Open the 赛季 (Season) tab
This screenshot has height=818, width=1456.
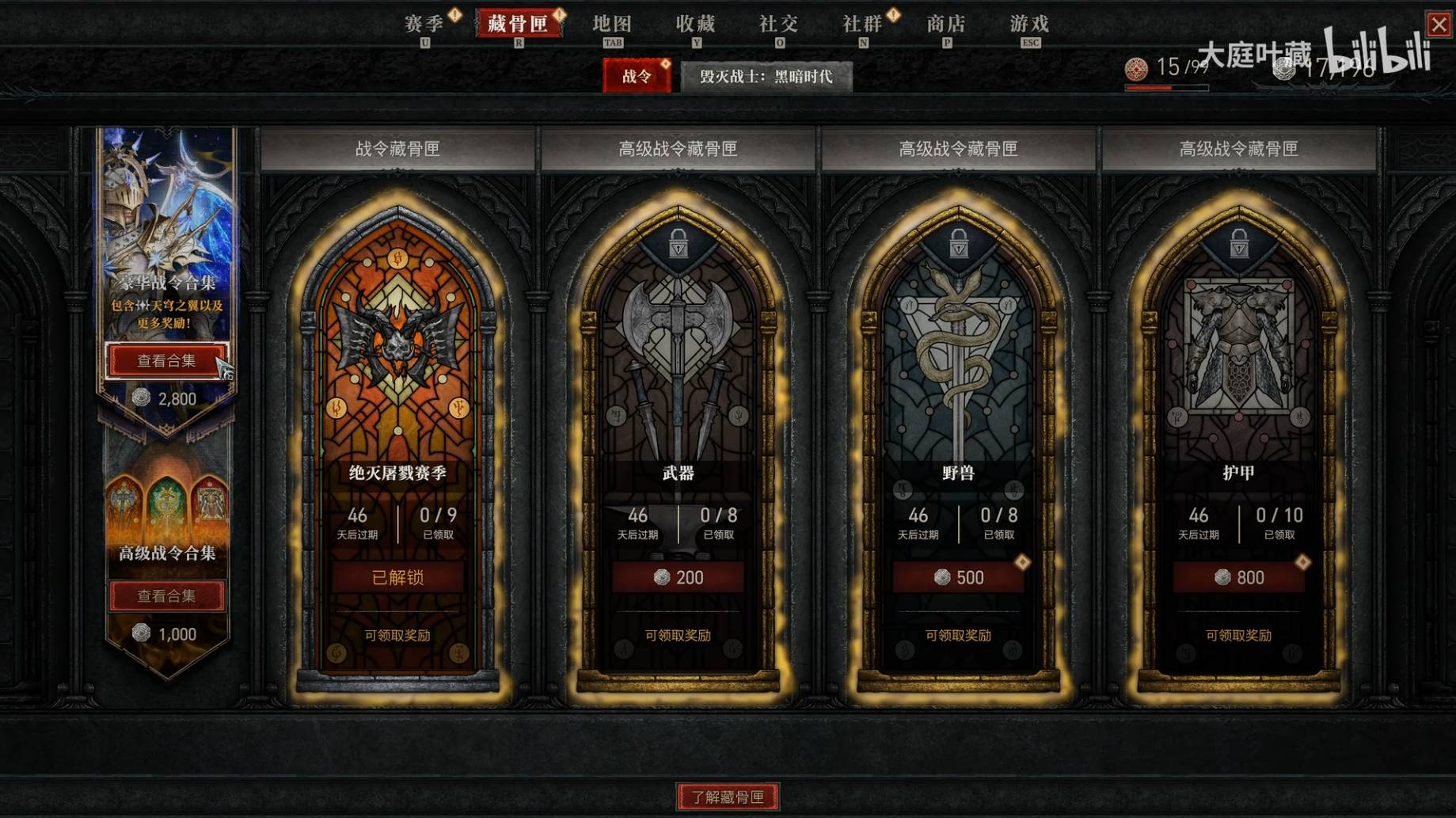pyautogui.click(x=424, y=25)
